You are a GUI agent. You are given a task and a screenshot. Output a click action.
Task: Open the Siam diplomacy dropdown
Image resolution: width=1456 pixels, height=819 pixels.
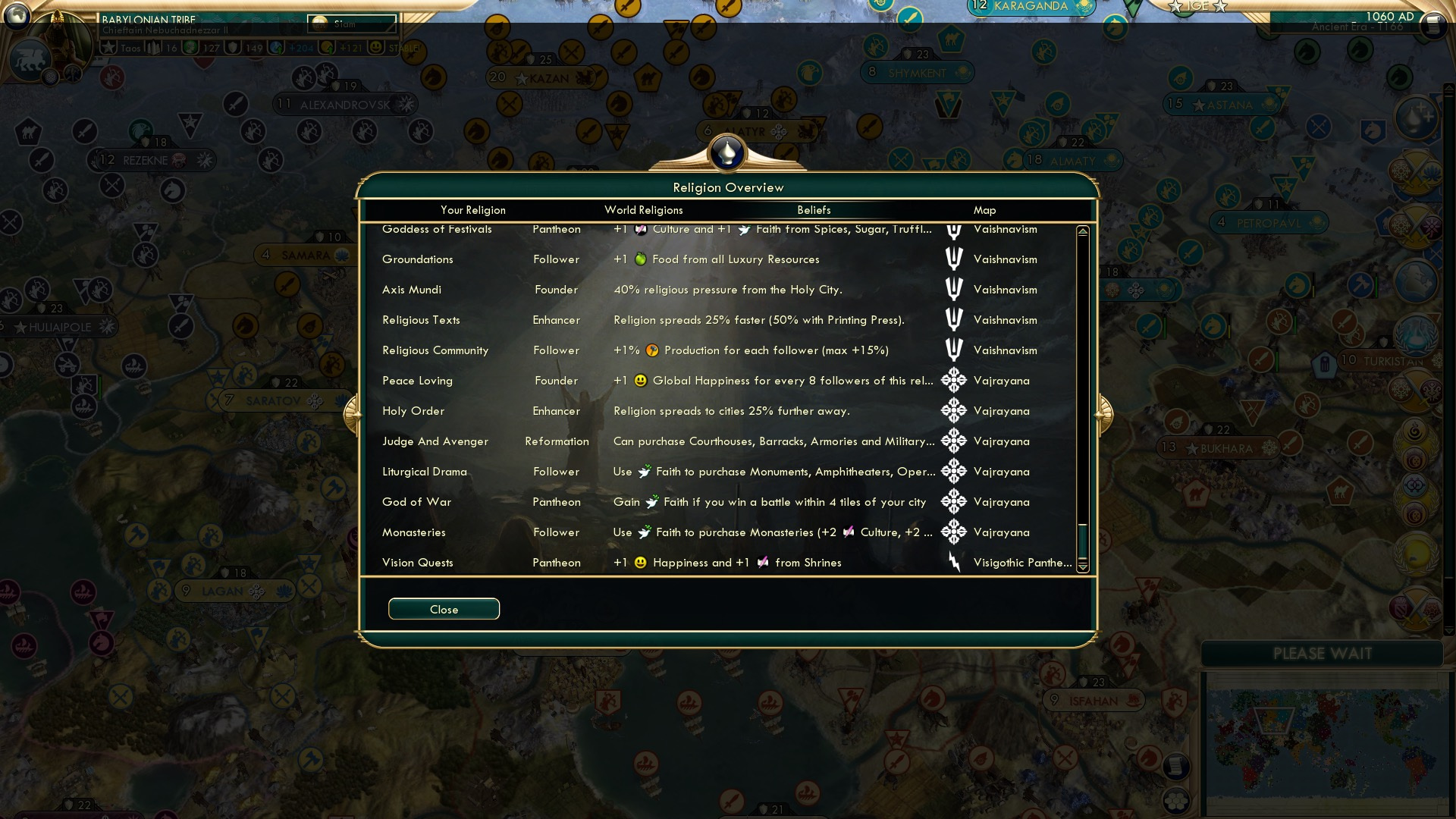tap(351, 24)
